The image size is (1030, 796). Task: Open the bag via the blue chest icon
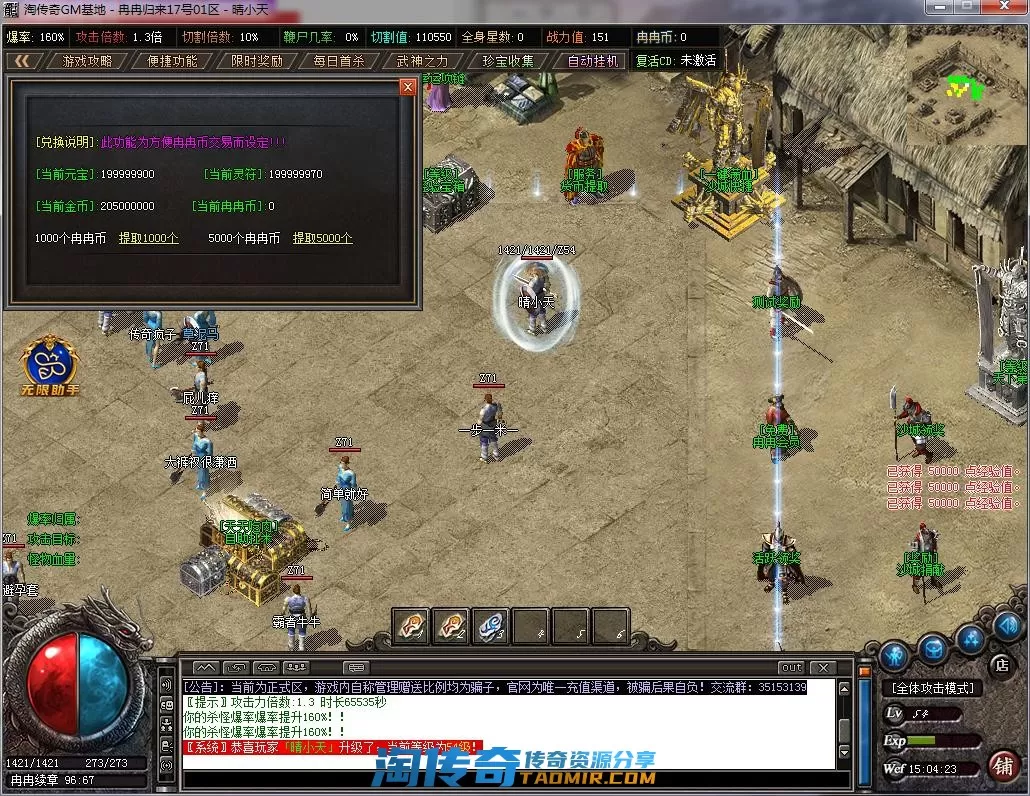[934, 648]
